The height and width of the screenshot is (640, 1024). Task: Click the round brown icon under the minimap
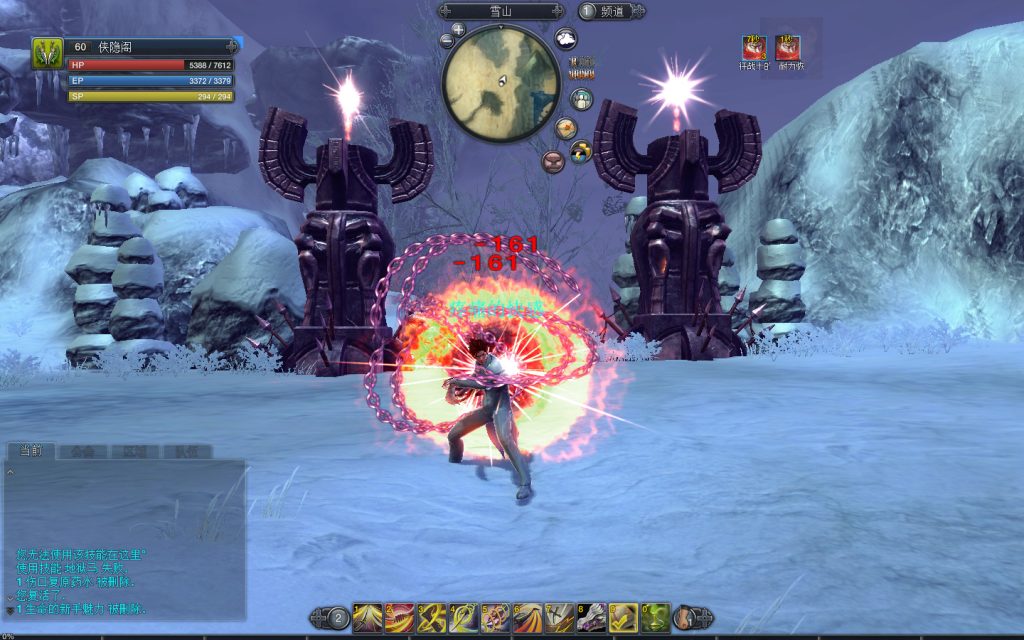click(552, 161)
